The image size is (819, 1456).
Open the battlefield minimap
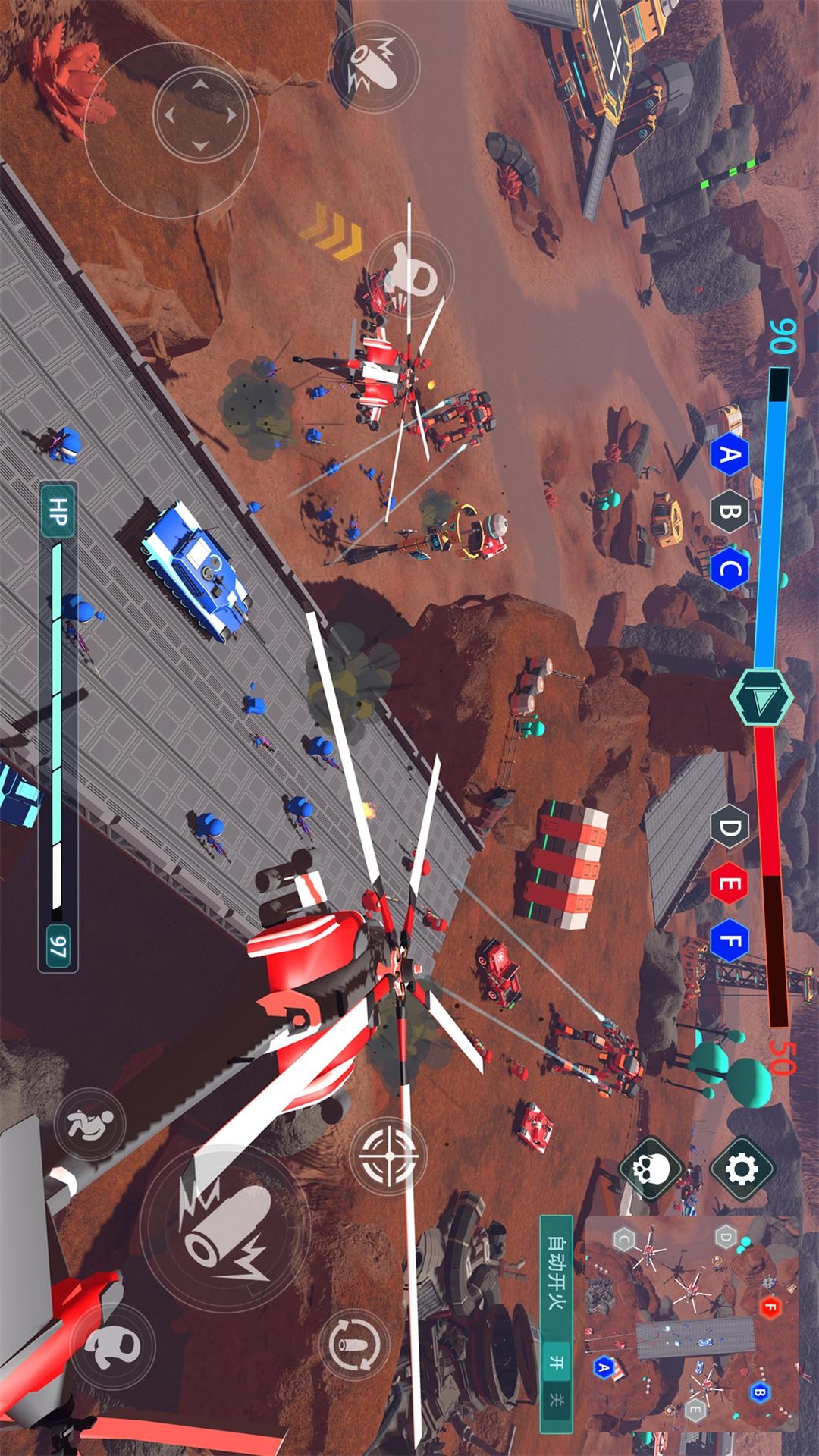692,1322
